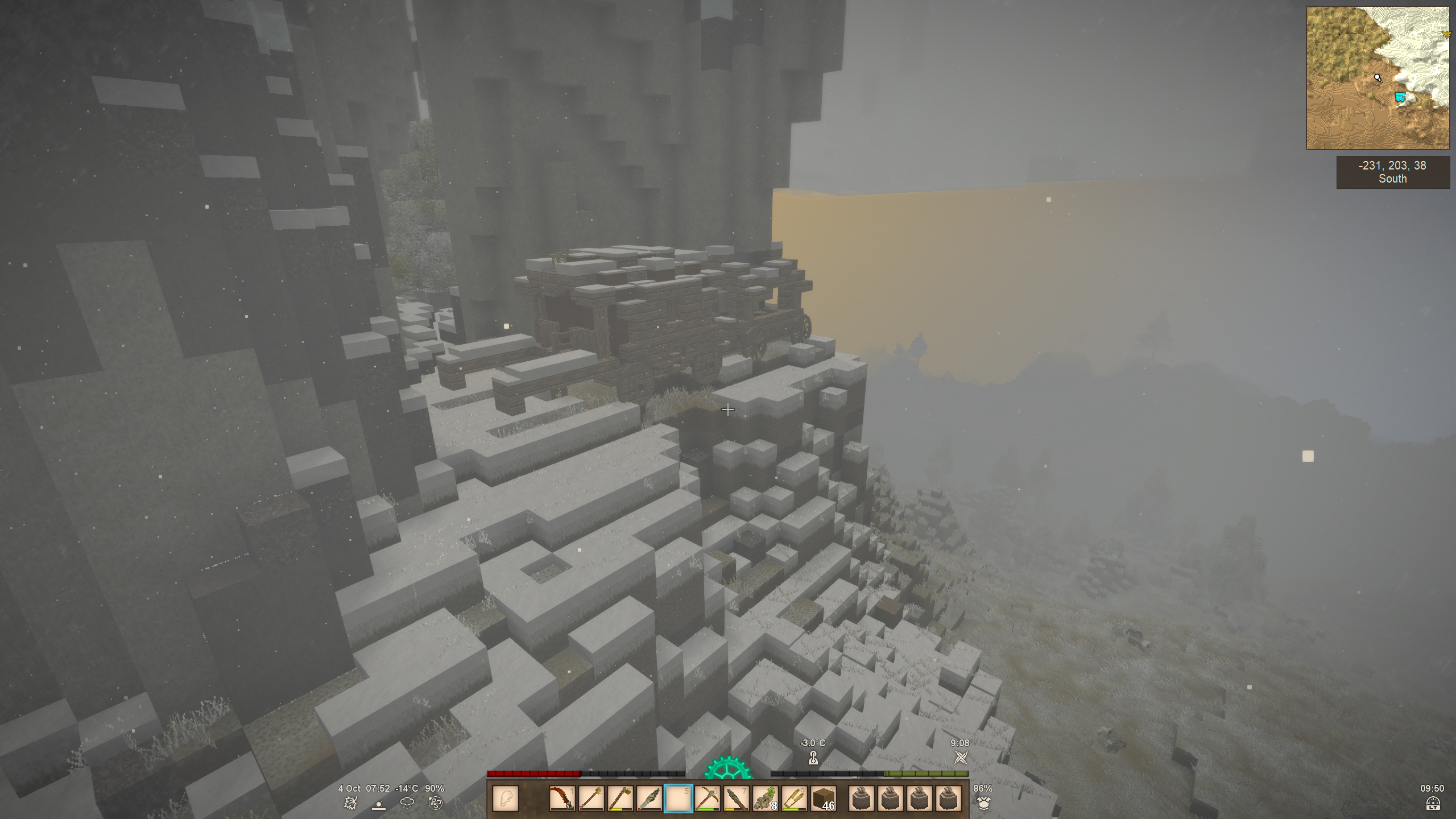
Task: Equip the pickaxe in hotbar slot 6
Action: pyautogui.click(x=707, y=799)
